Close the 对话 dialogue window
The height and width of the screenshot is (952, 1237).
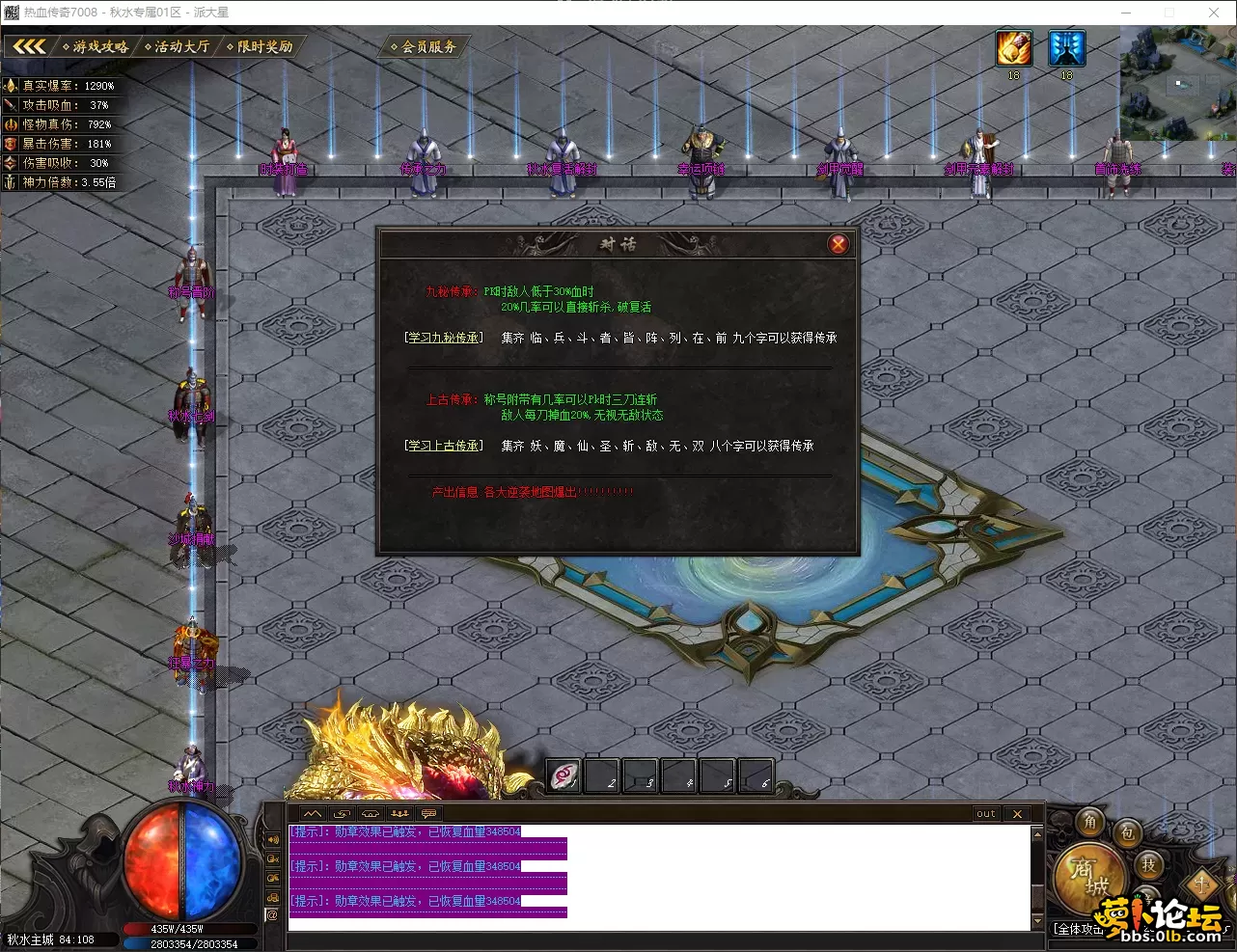pos(838,244)
